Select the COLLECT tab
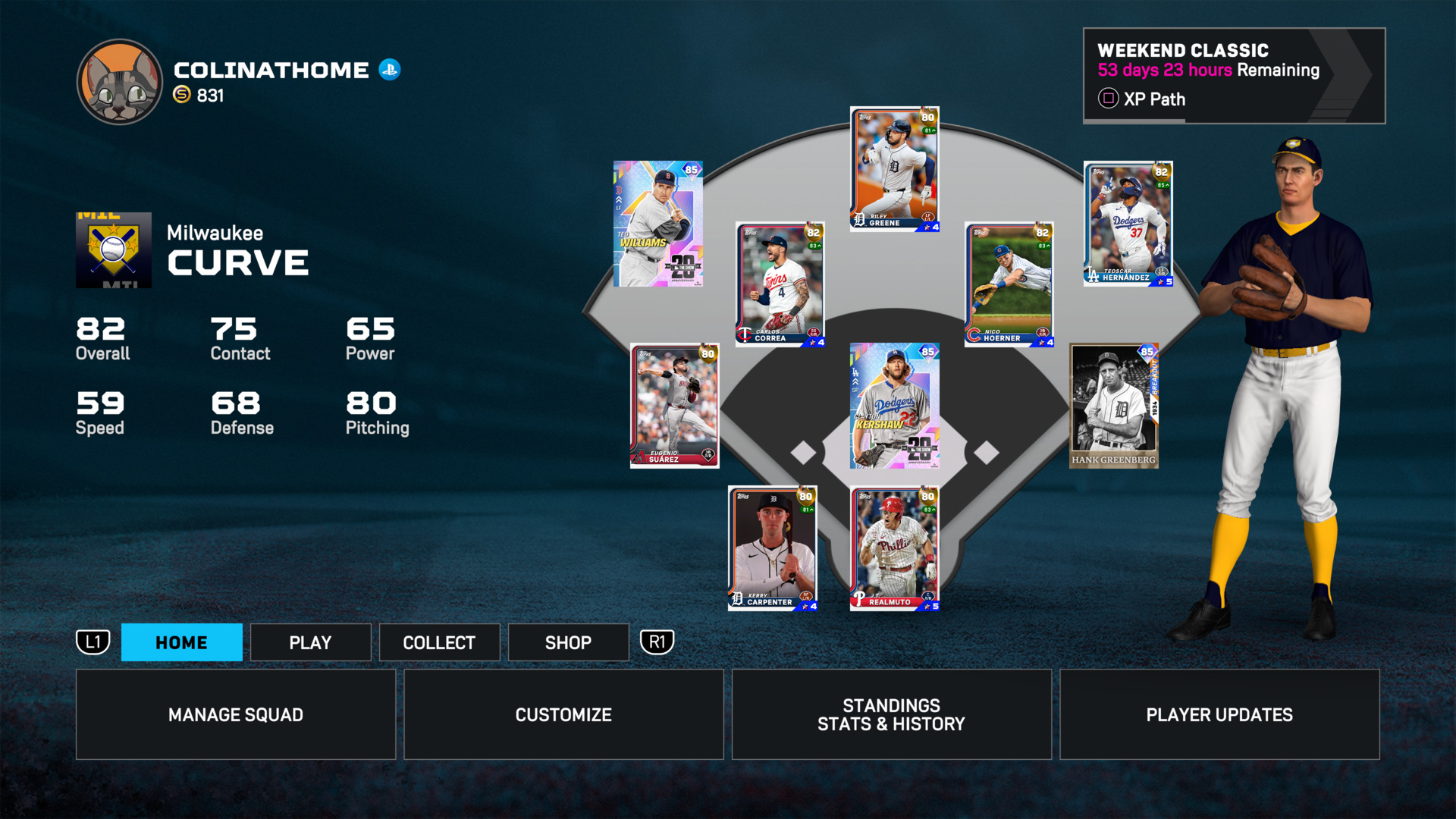This screenshot has width=1456, height=819. [x=439, y=642]
